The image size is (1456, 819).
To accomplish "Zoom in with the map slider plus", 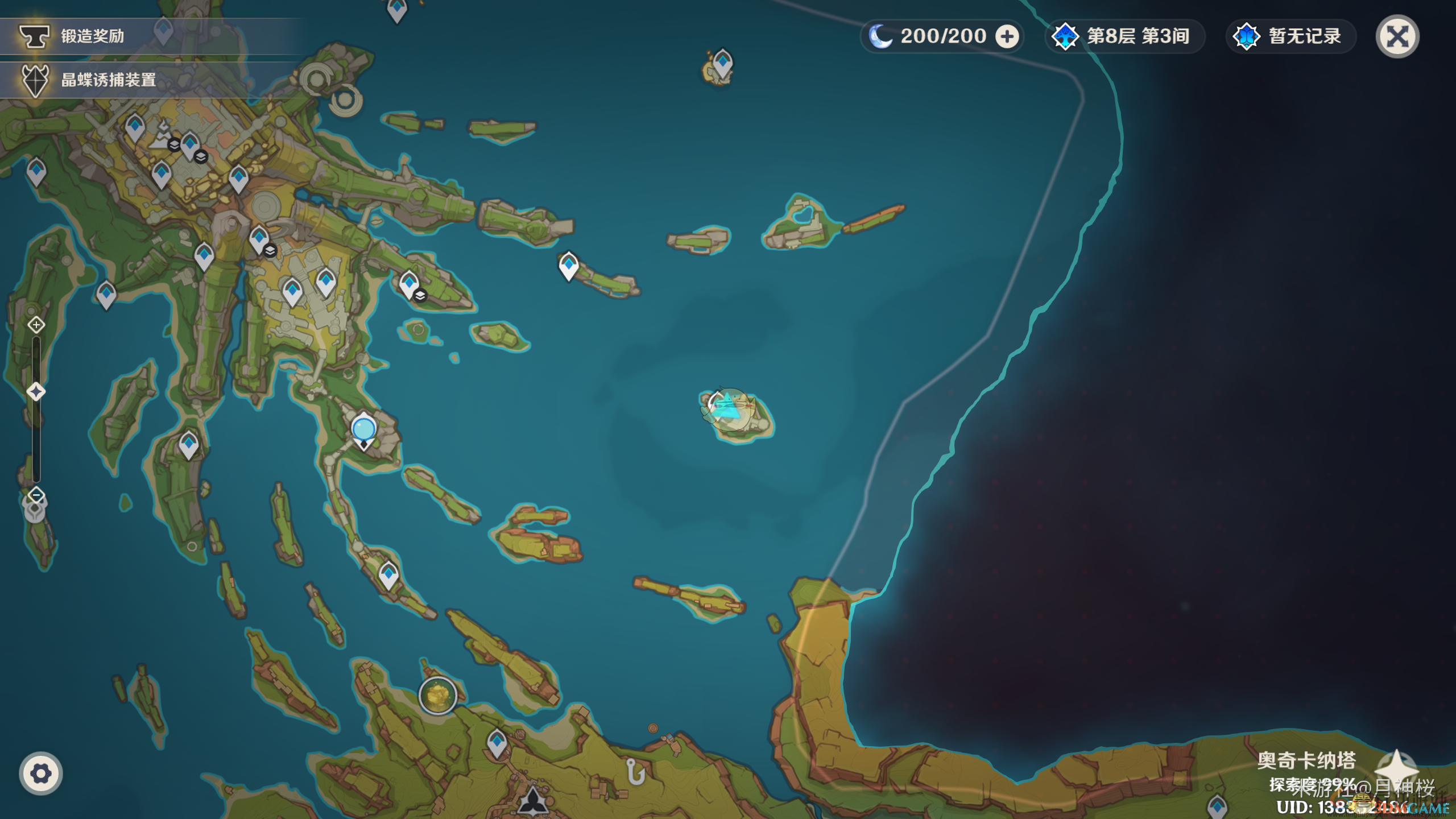I will click(x=36, y=325).
